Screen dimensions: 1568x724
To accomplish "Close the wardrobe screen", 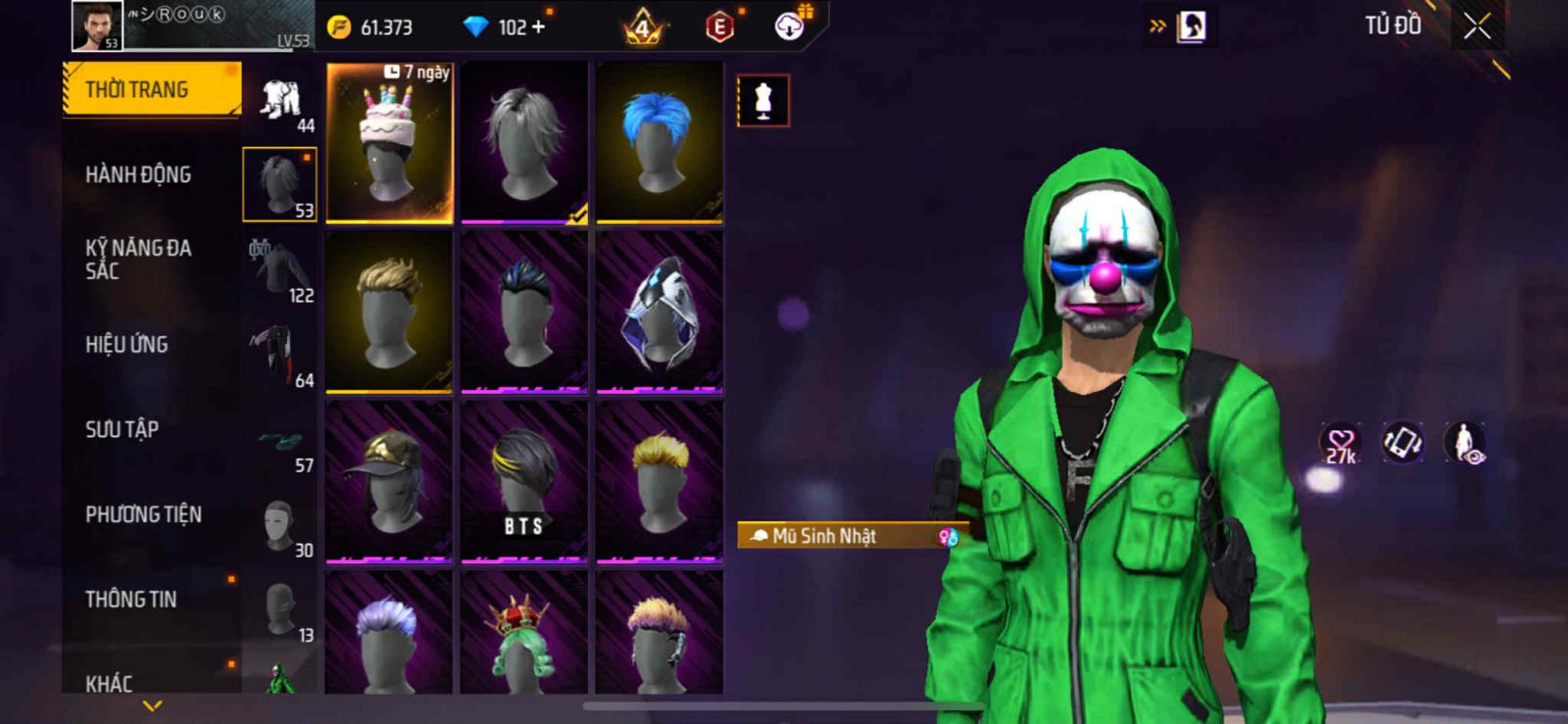I will [1477, 26].
